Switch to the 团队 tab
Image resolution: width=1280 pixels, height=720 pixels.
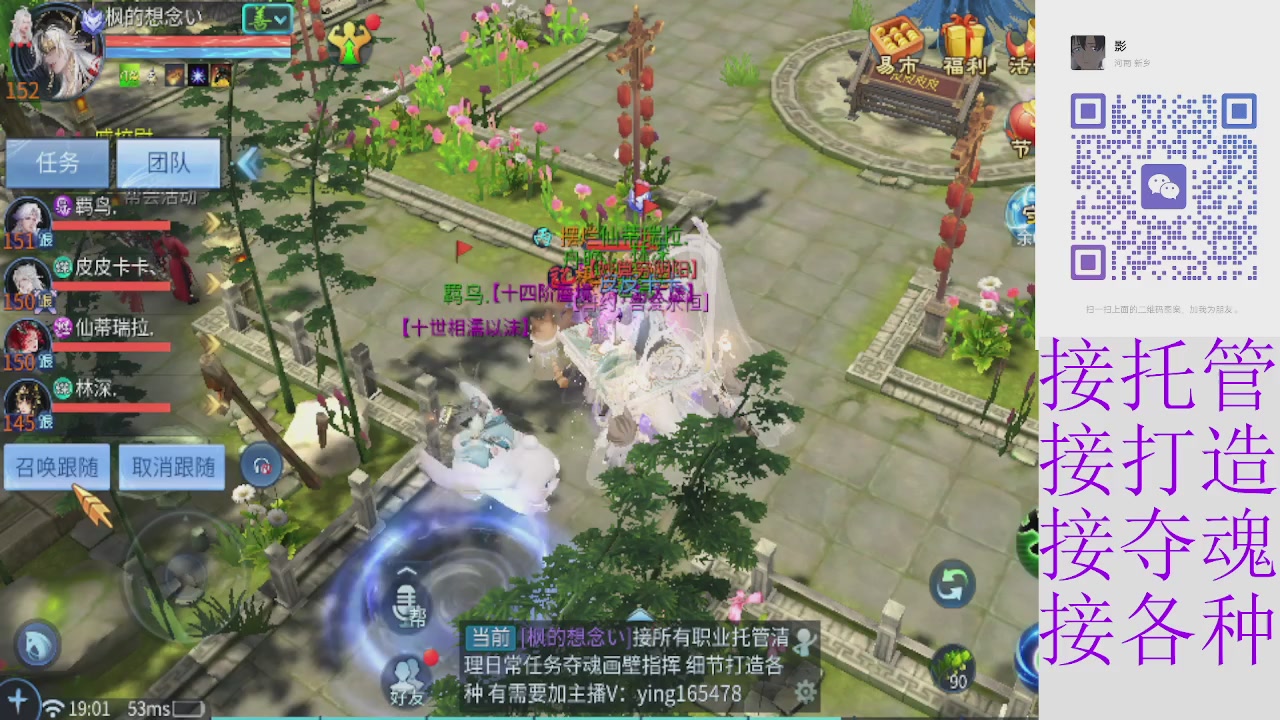click(x=168, y=163)
